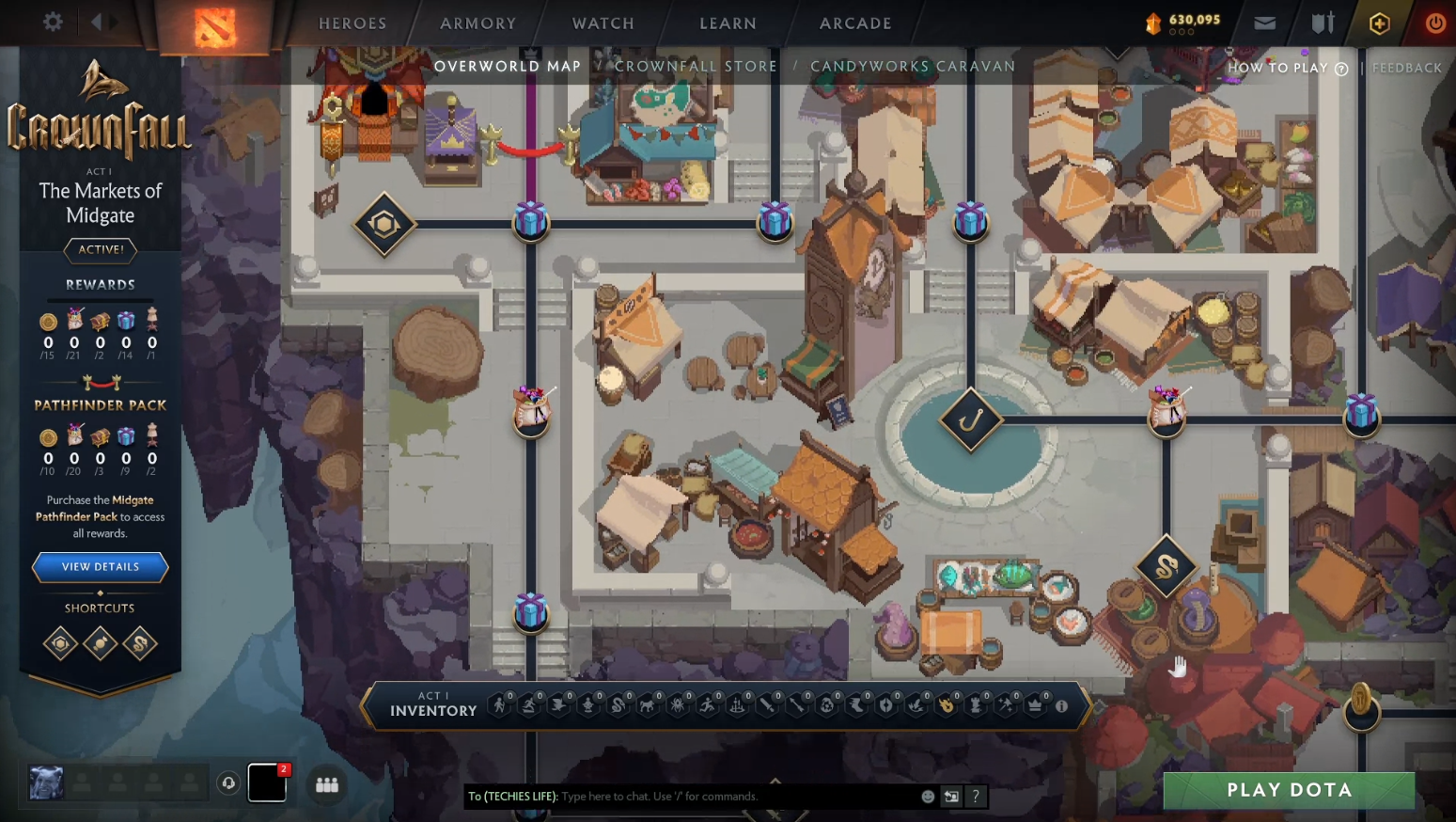The width and height of the screenshot is (1456, 822).
Task: Select the Learn menu entry
Action: point(728,24)
